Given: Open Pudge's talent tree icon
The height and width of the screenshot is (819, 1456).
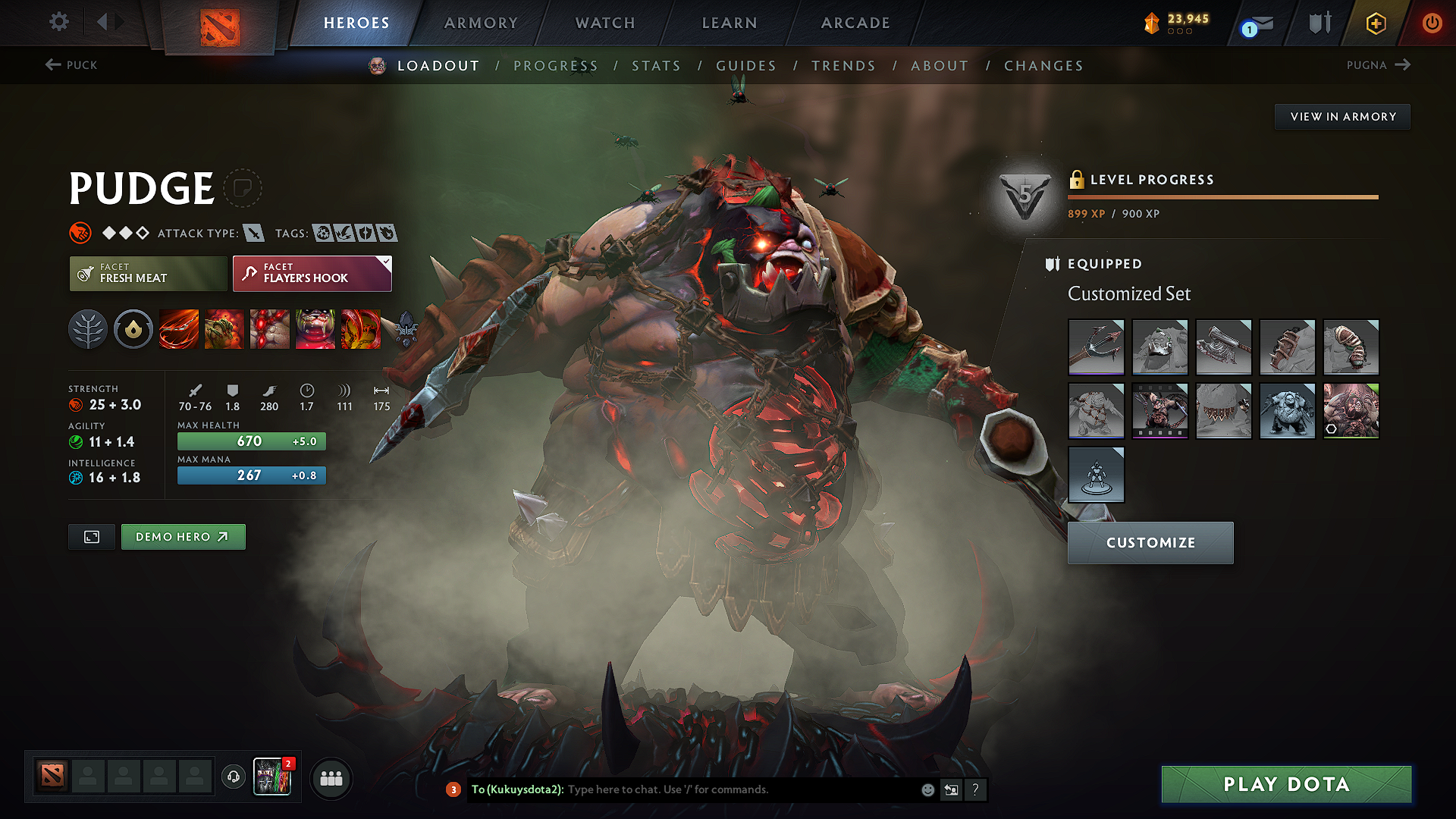Looking at the screenshot, I should pyautogui.click(x=88, y=329).
